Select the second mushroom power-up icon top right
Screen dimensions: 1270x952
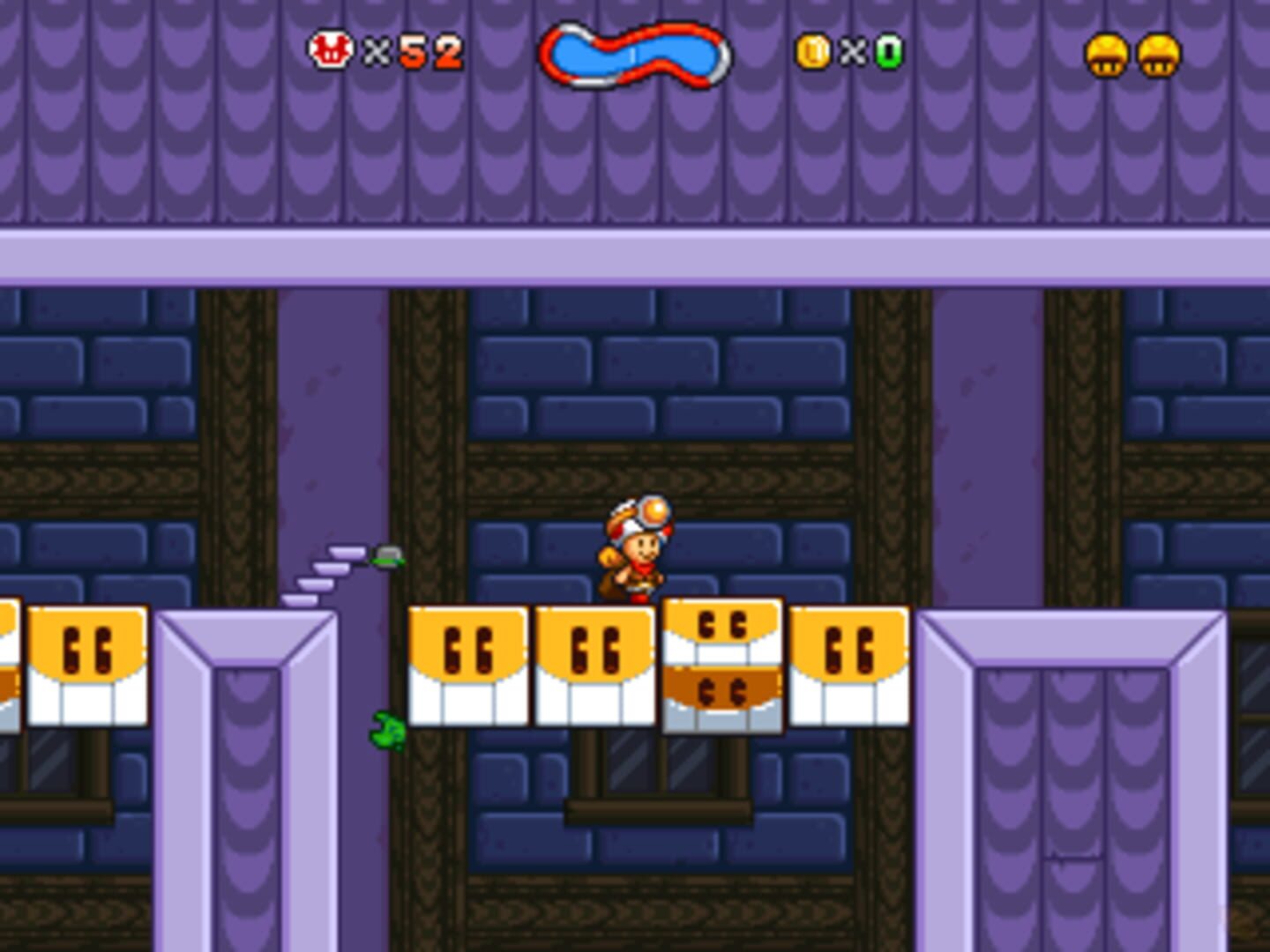click(x=1158, y=55)
